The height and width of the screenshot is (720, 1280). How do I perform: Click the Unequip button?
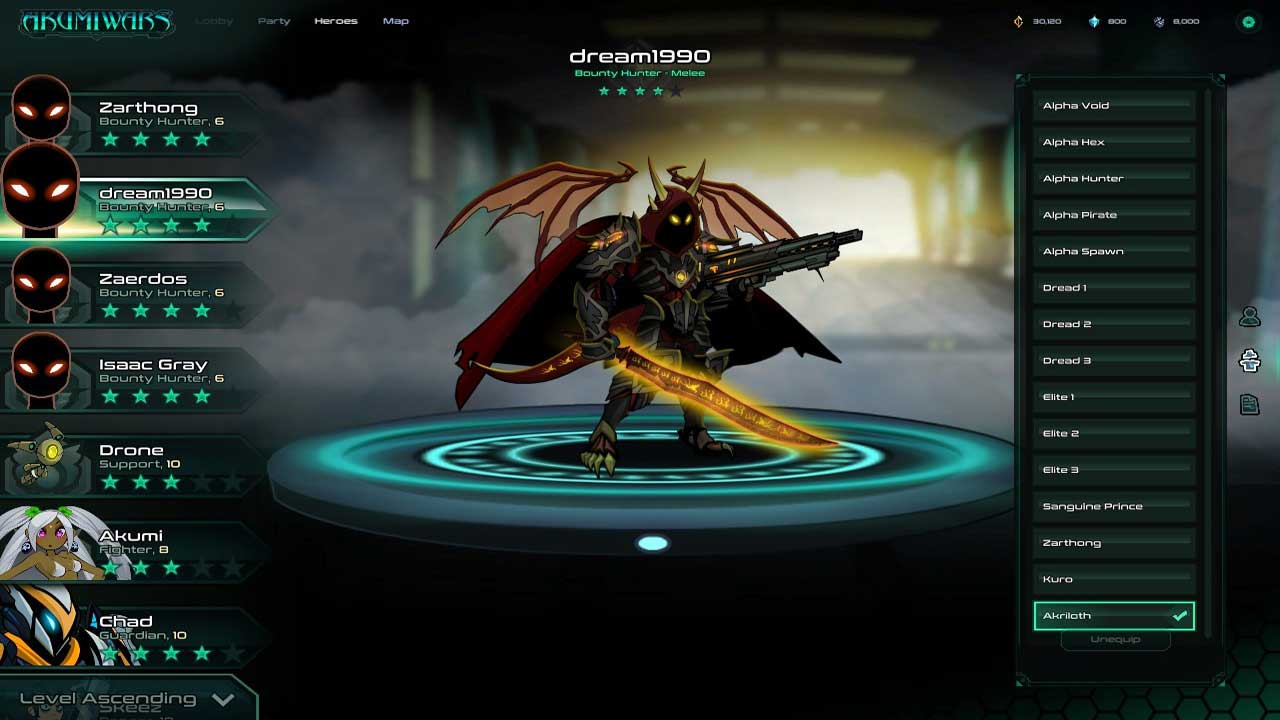(1115, 640)
